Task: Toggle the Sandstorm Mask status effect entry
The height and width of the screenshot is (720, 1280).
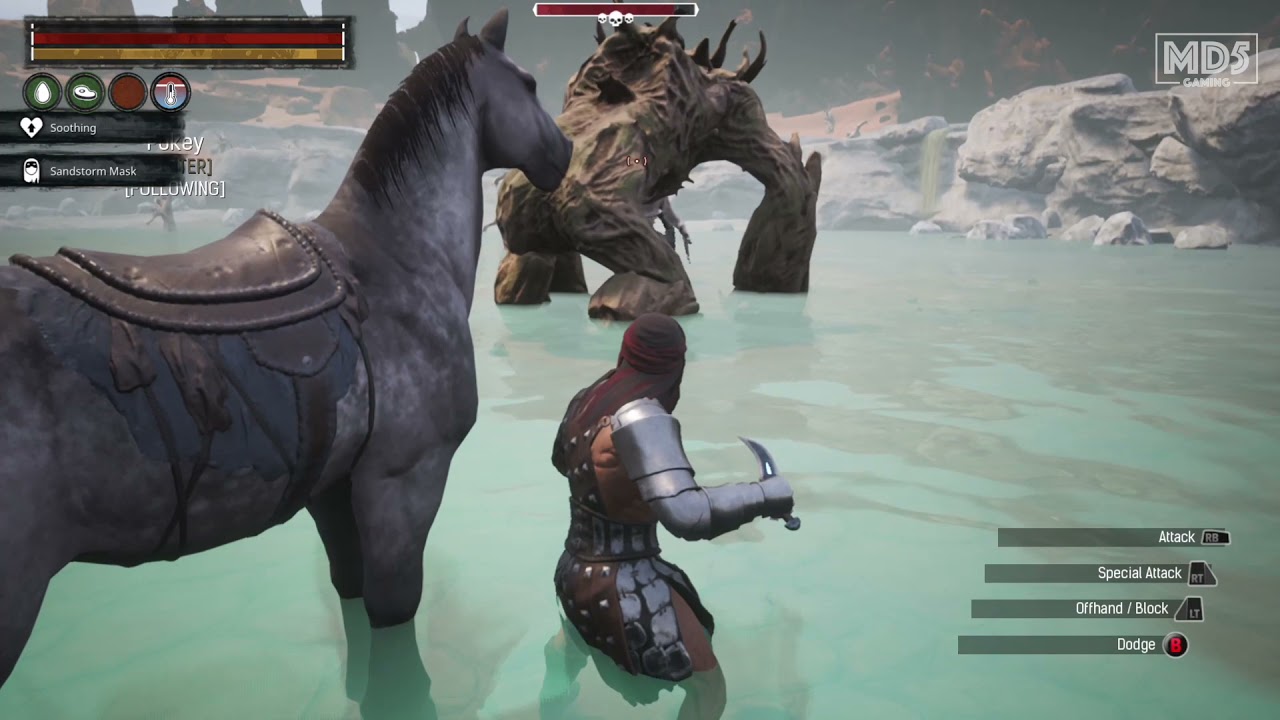Action: [92, 170]
